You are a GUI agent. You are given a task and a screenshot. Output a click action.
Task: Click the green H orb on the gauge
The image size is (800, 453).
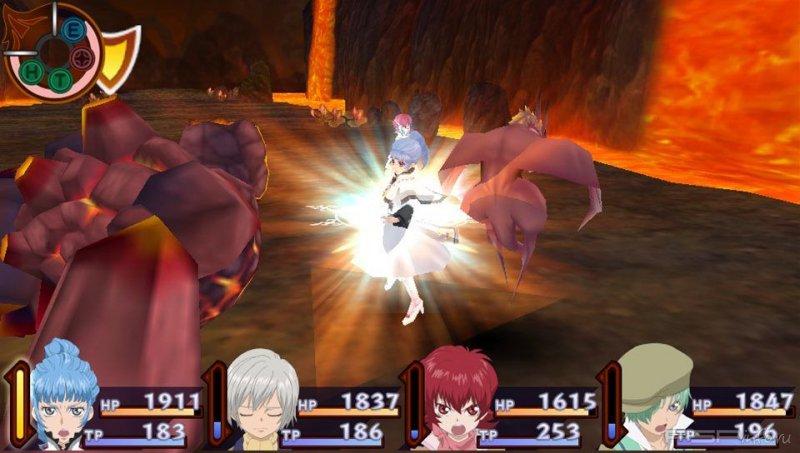pyautogui.click(x=34, y=71)
